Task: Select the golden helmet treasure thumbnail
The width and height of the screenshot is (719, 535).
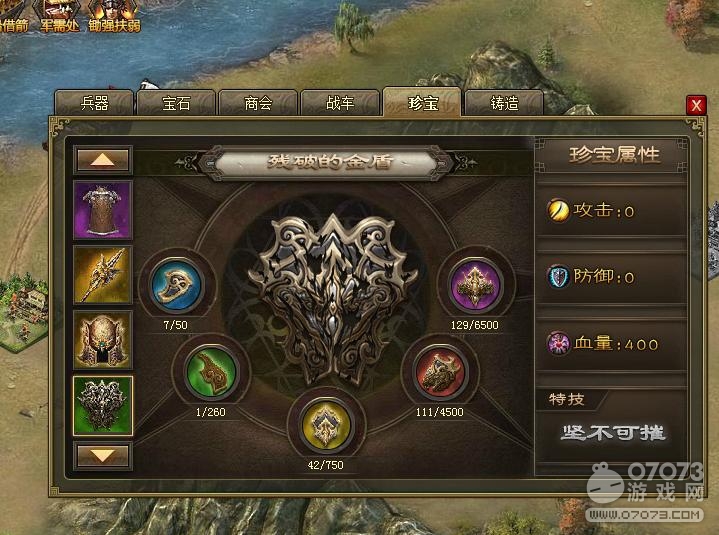Action: pyautogui.click(x=103, y=340)
